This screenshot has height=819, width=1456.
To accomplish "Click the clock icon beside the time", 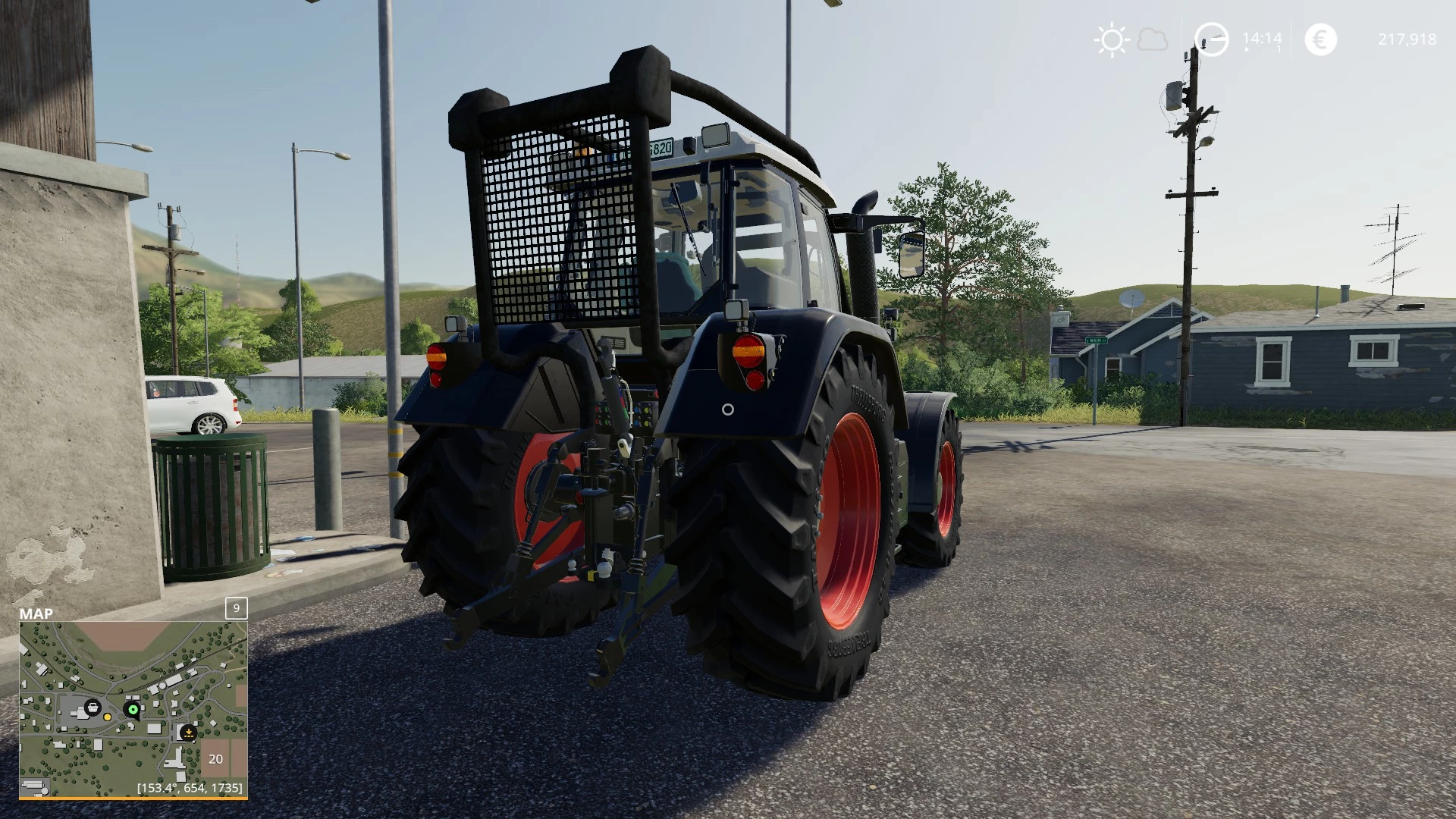I will (1211, 39).
